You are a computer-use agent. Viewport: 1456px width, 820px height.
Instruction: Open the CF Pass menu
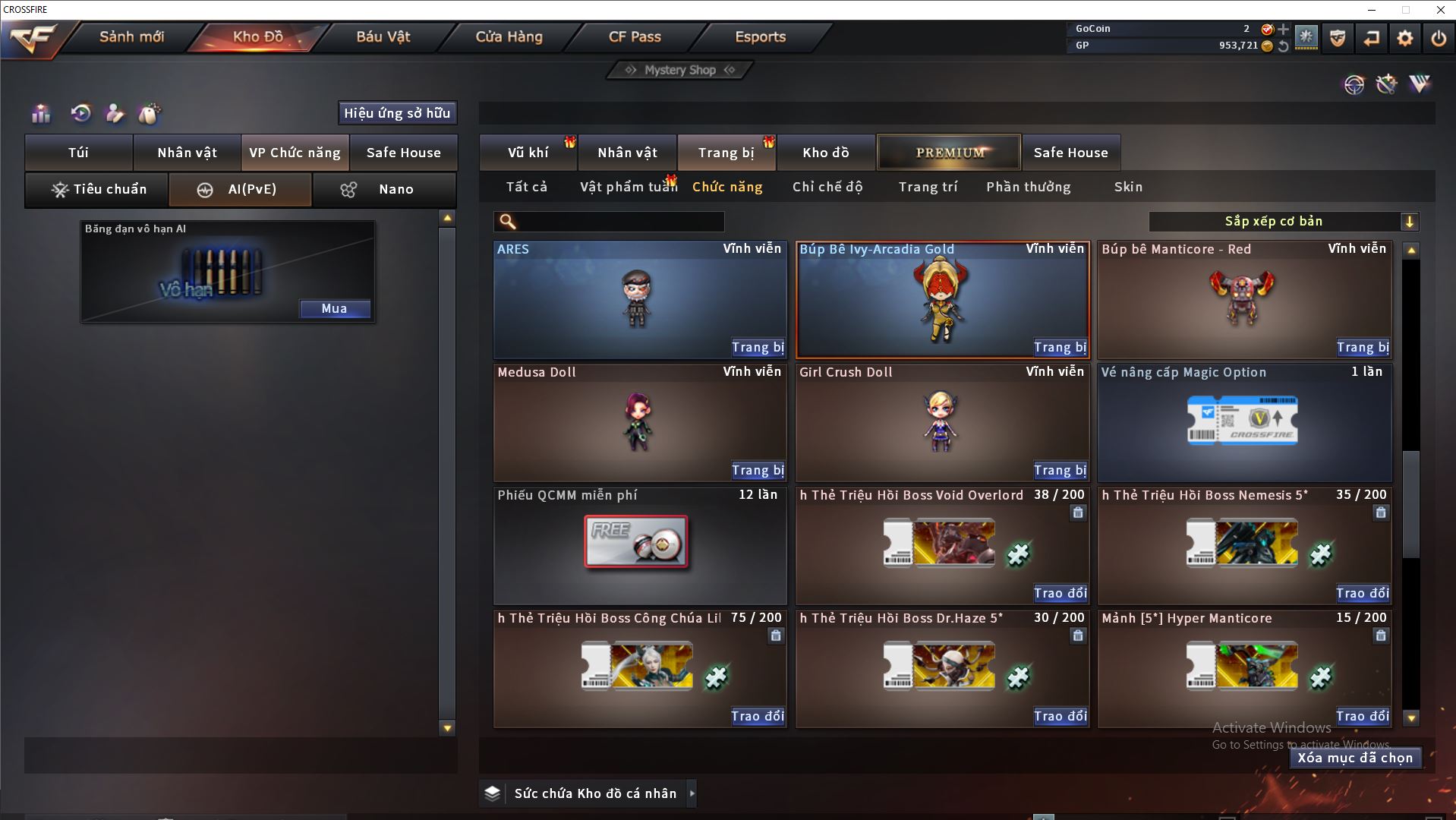(x=635, y=36)
